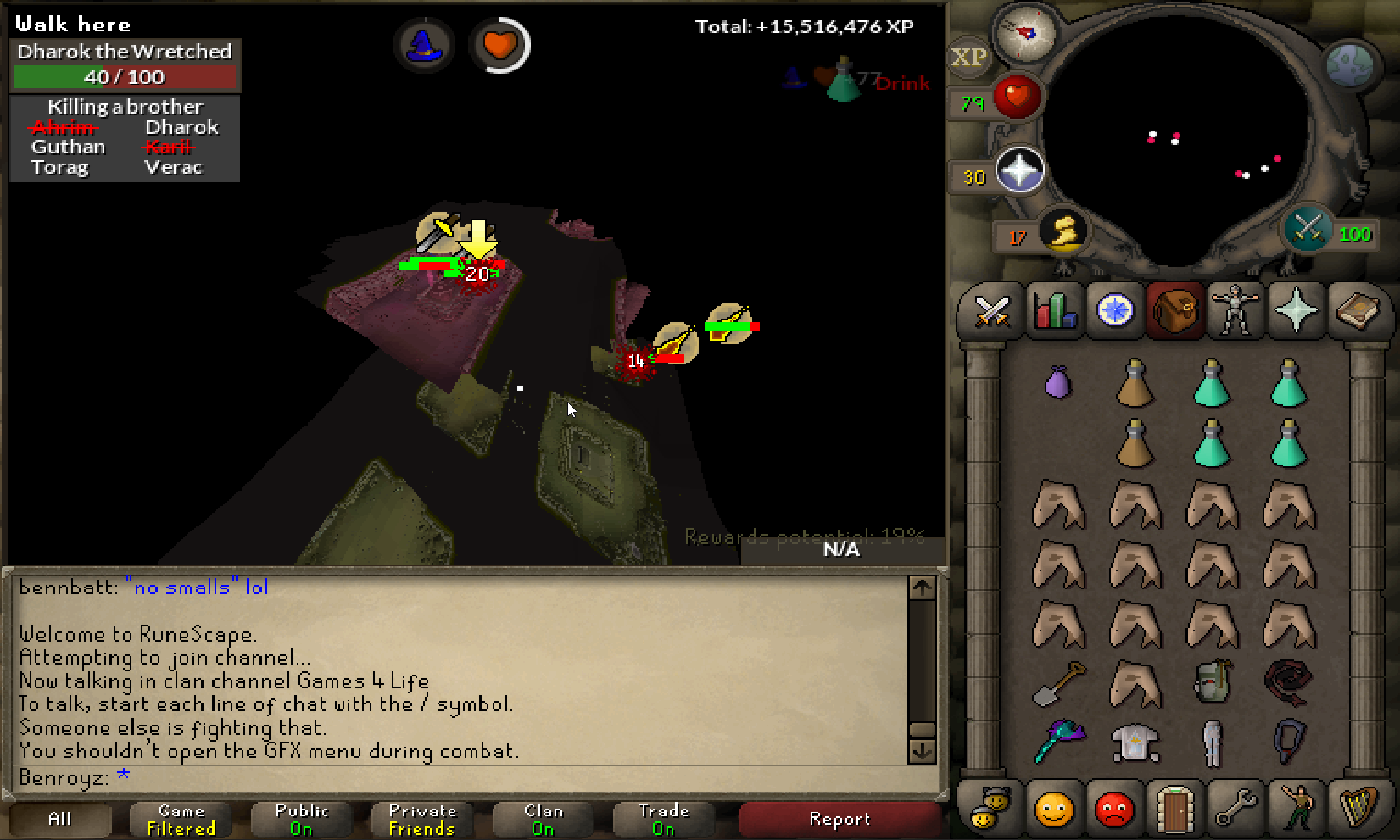Show the All chat channel
This screenshot has width=1400, height=840.
click(59, 819)
